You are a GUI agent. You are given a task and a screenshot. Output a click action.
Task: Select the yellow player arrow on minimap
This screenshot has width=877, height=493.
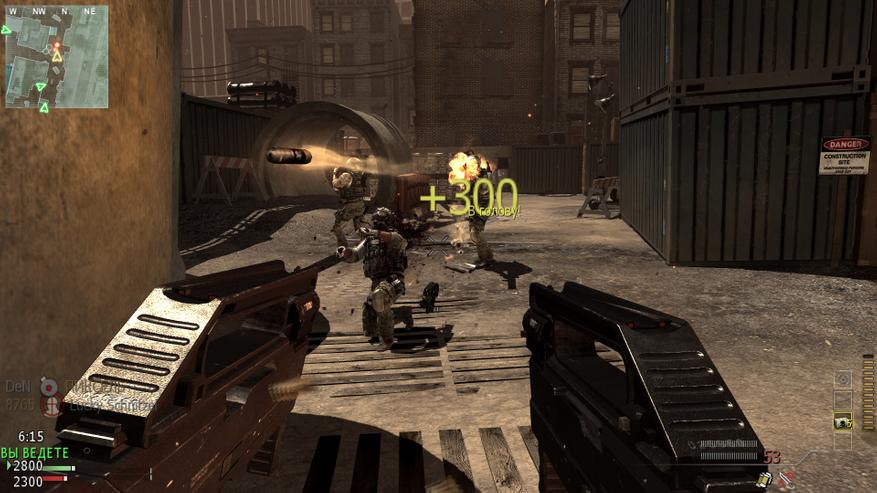click(x=57, y=56)
